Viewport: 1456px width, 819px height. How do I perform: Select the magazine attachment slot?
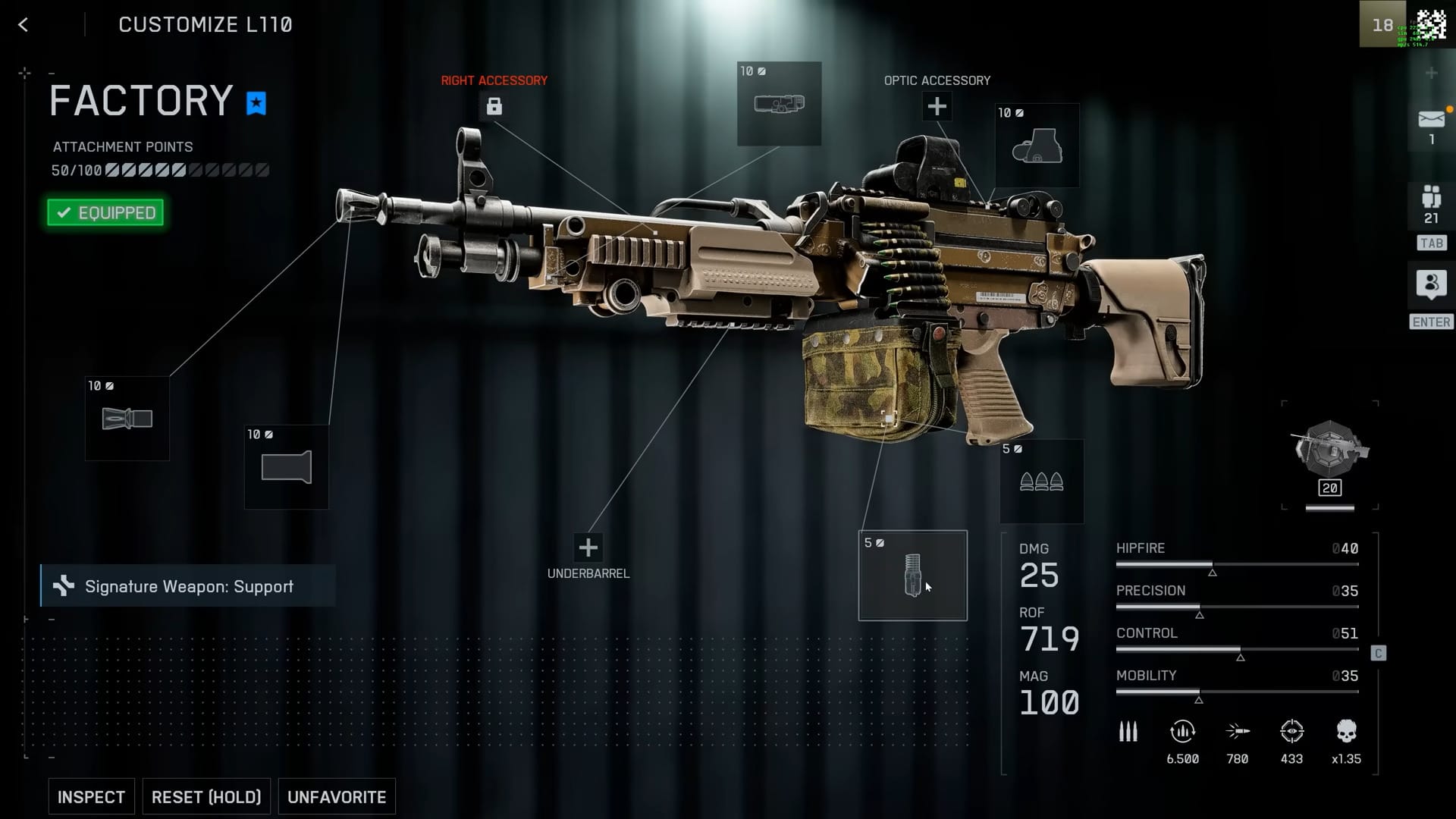click(912, 576)
